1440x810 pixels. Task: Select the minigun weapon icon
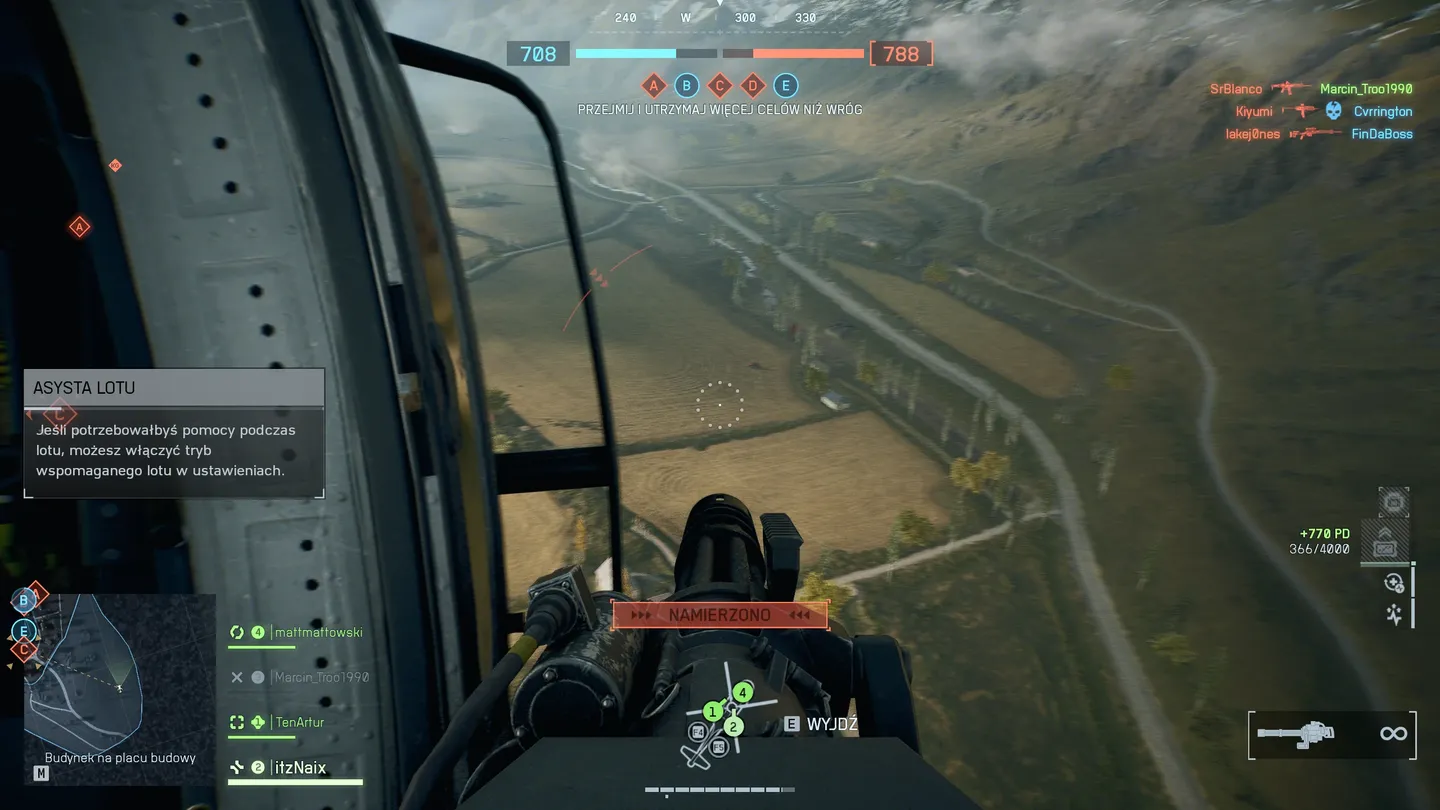click(1295, 734)
